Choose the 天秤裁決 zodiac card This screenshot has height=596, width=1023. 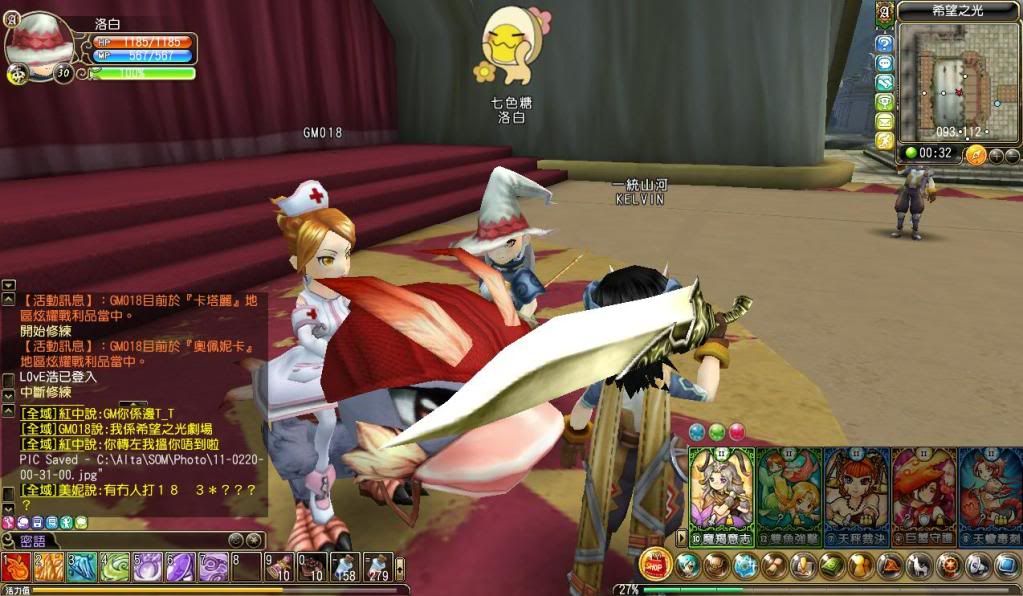tap(856, 494)
